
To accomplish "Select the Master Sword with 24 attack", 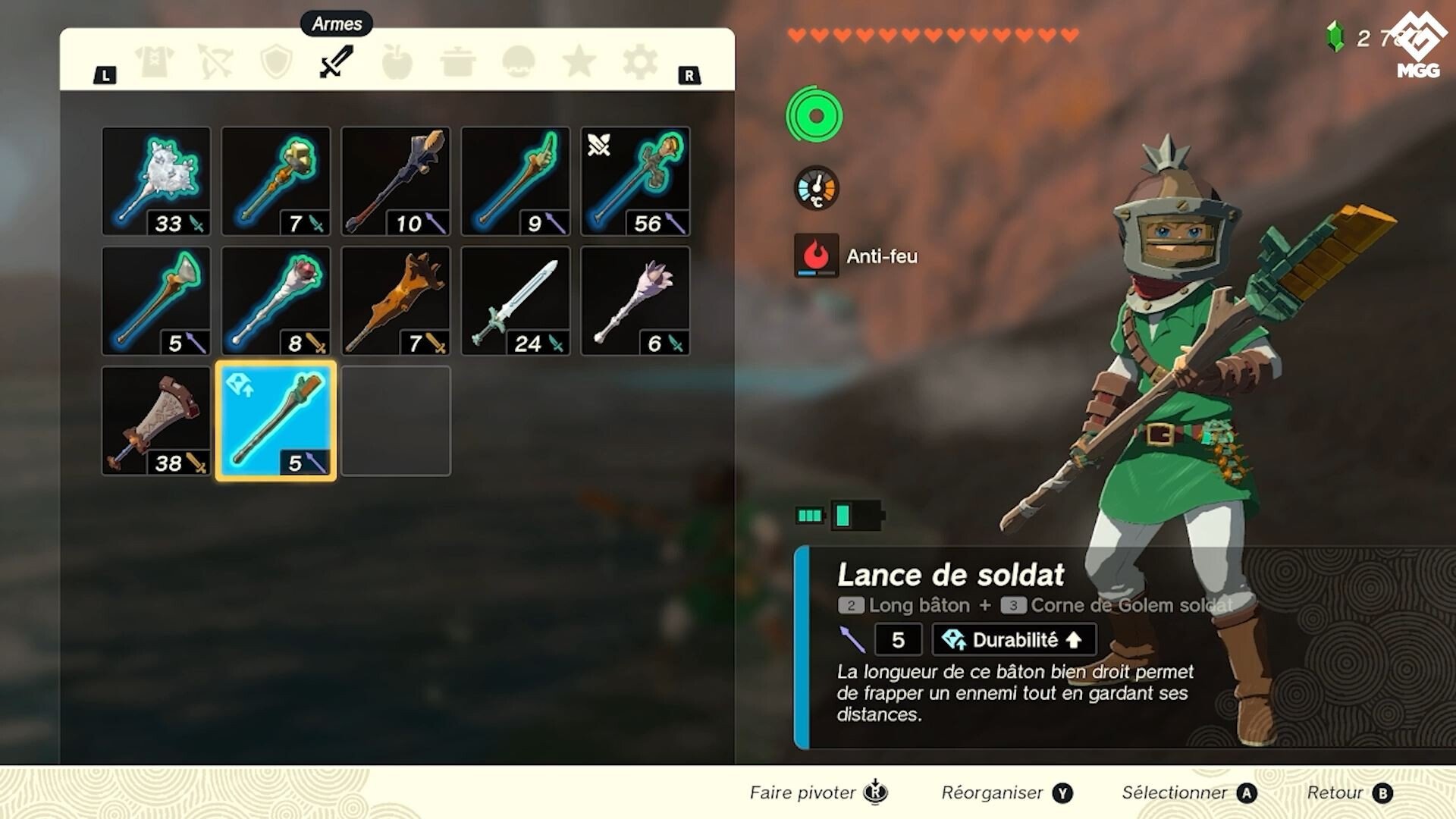I will click(516, 301).
